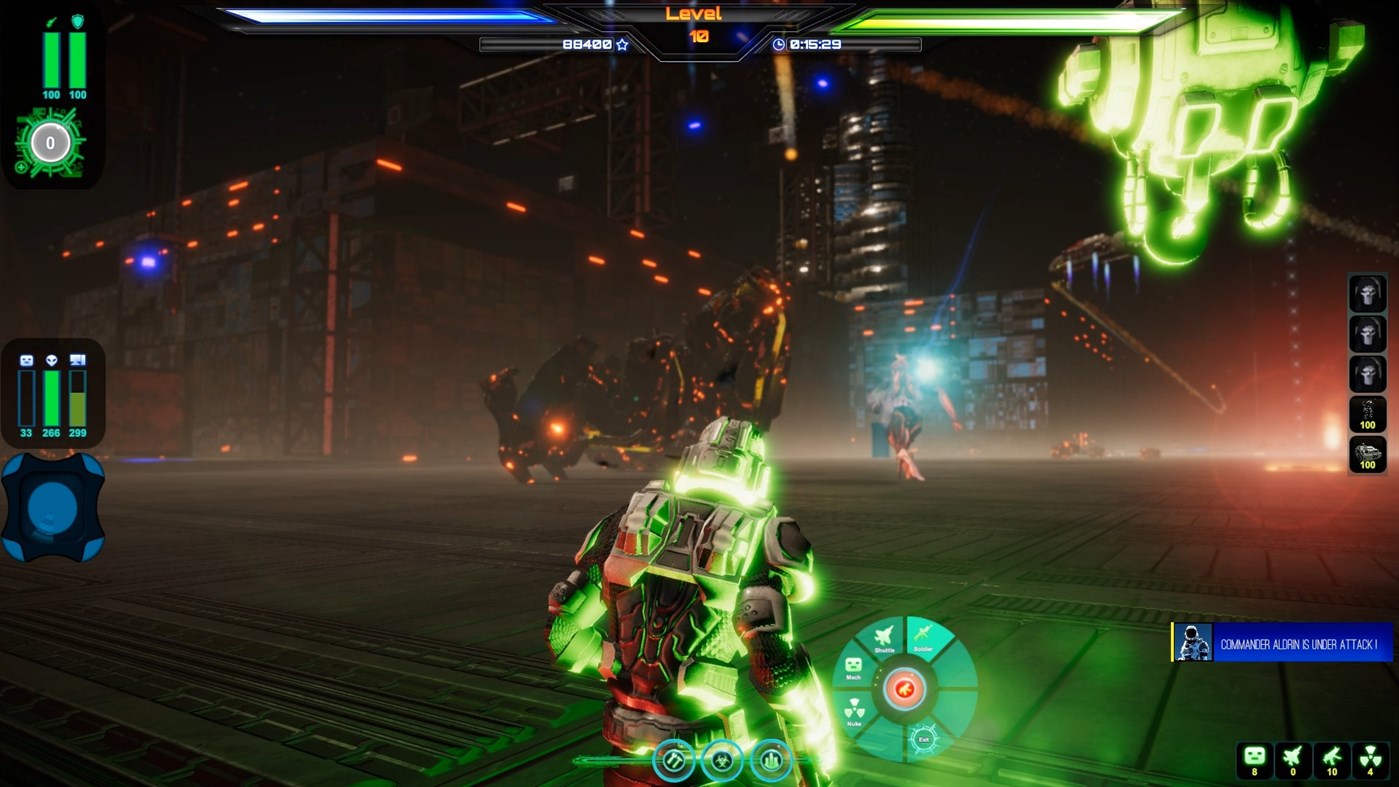This screenshot has height=787, width=1399.
Task: Select the Nuke icon in the radial menu
Action: (855, 710)
